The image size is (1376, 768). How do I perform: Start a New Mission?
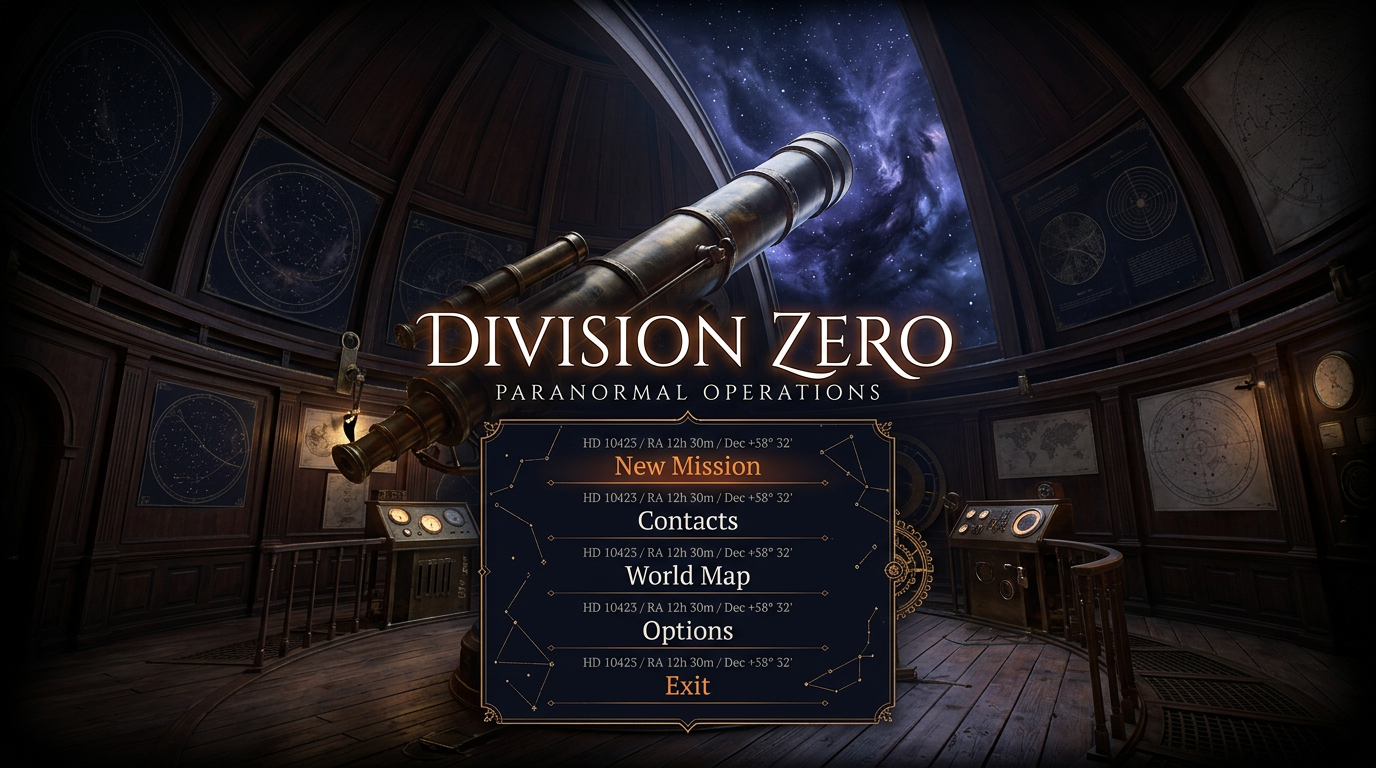[x=687, y=466]
